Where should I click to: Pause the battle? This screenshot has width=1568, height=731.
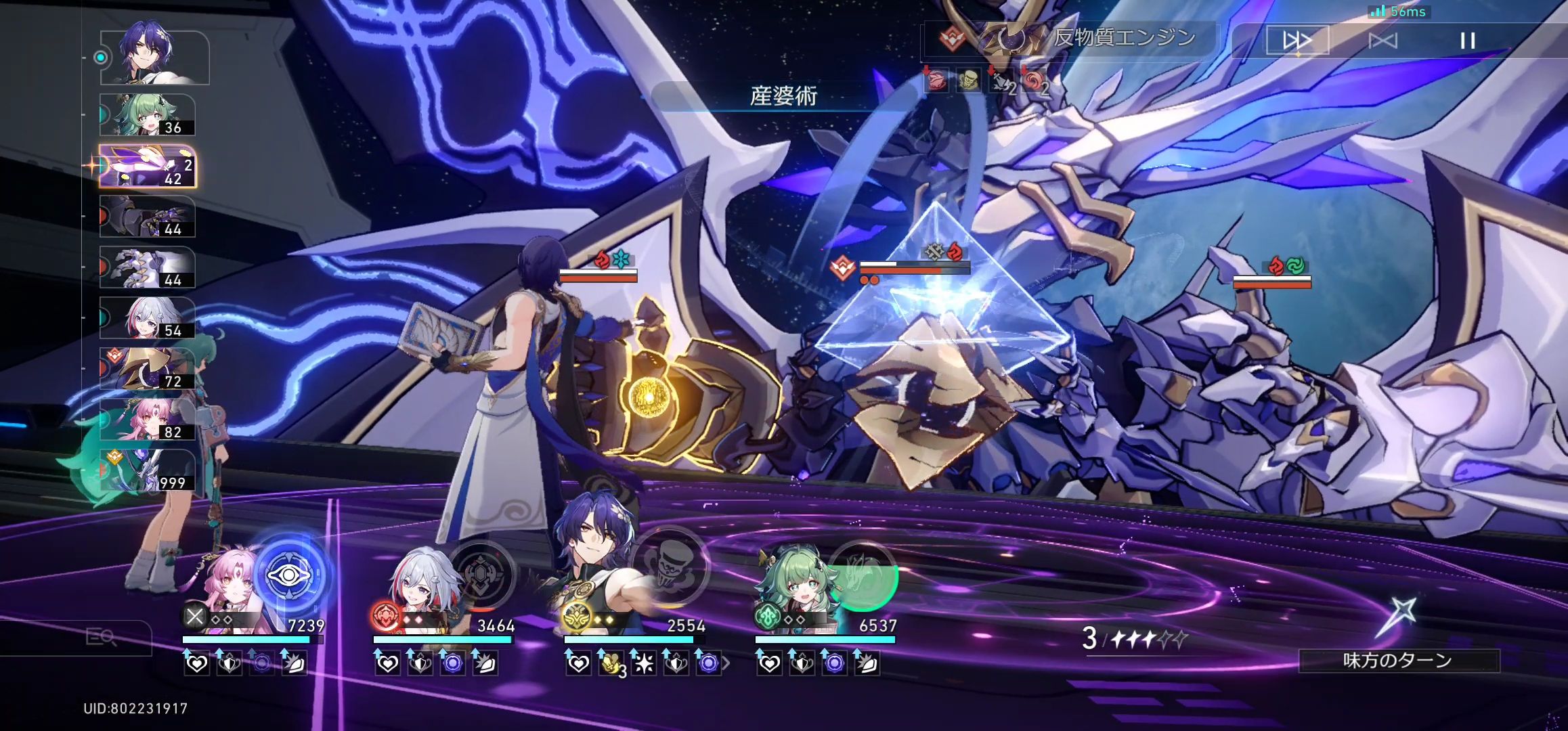(x=1466, y=41)
